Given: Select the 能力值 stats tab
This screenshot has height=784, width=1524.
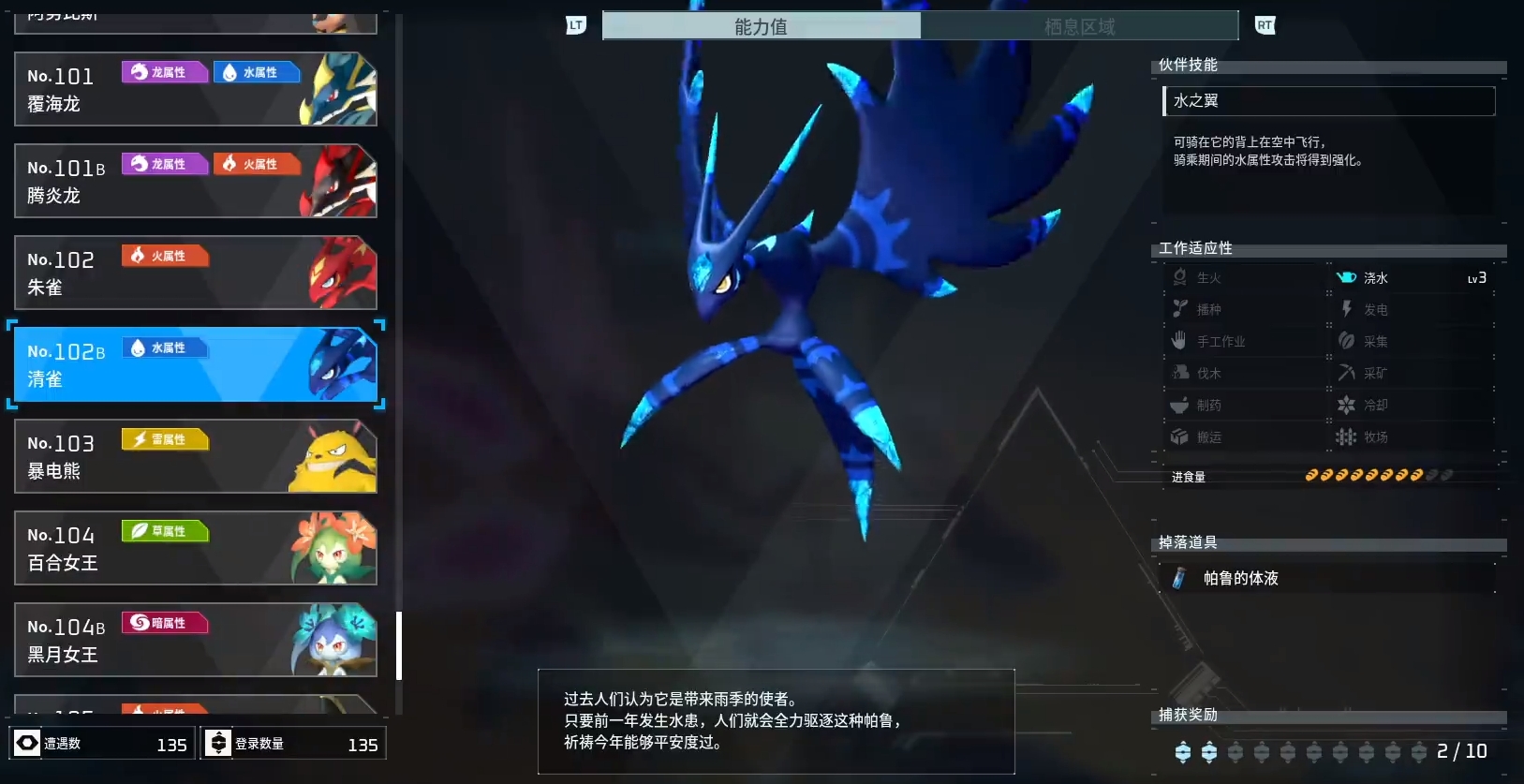Looking at the screenshot, I should point(762,26).
